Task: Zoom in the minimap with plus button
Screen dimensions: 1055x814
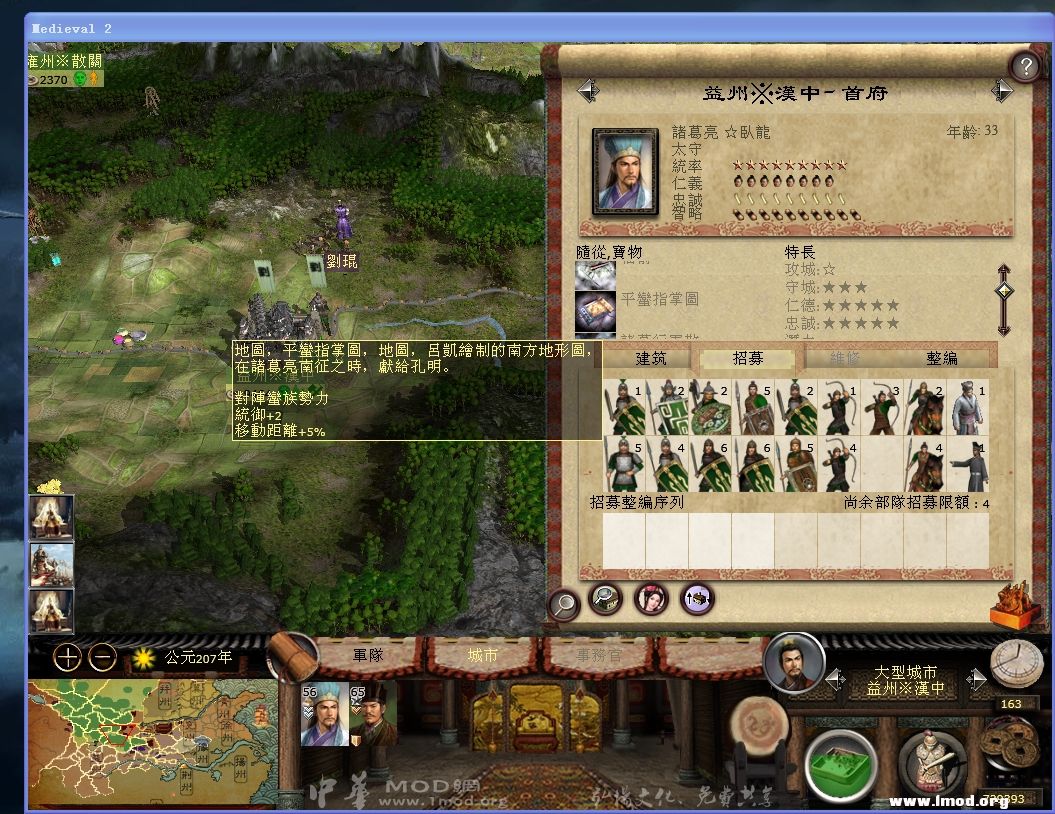Action: point(67,657)
